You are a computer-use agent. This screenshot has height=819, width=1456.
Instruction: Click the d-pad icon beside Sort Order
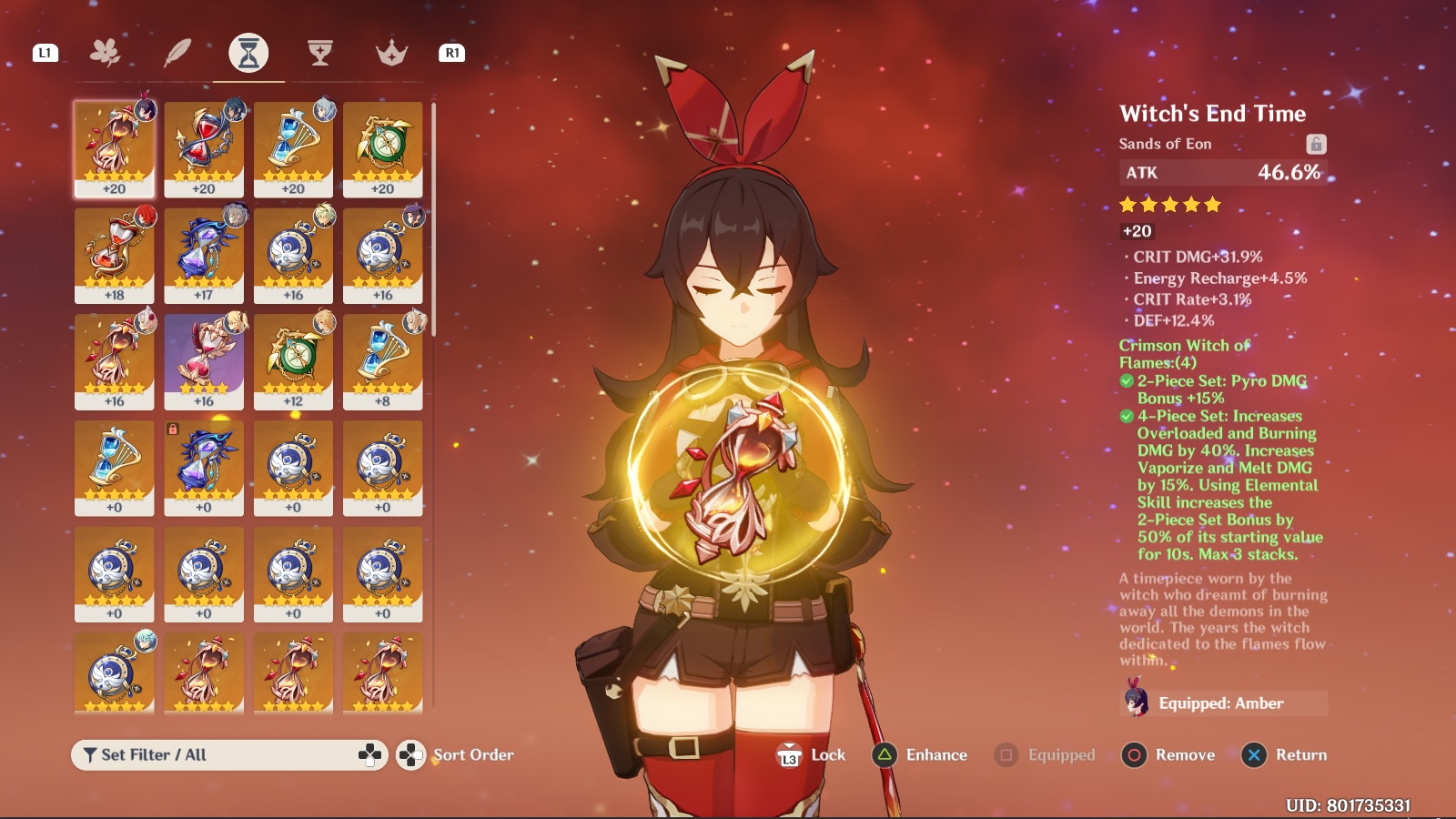412,753
